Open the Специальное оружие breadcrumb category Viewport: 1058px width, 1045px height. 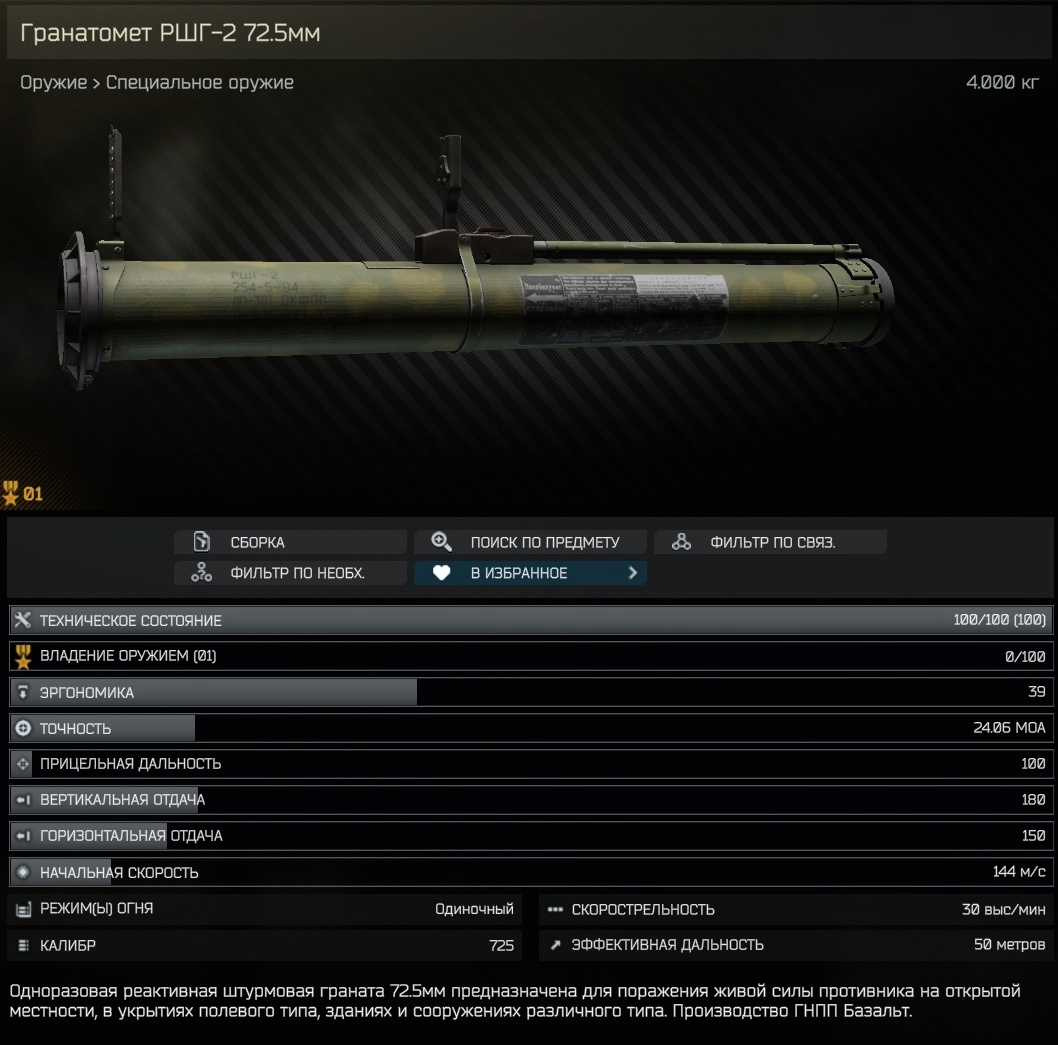coord(200,83)
